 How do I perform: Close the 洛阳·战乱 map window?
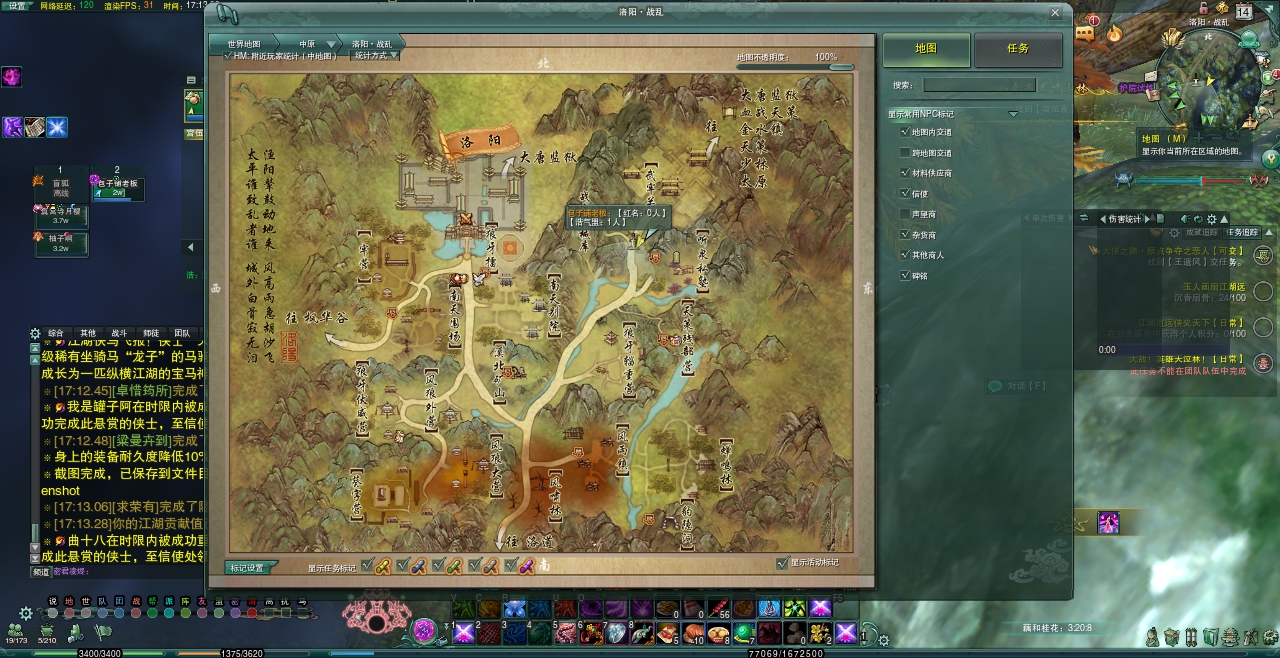1055,13
